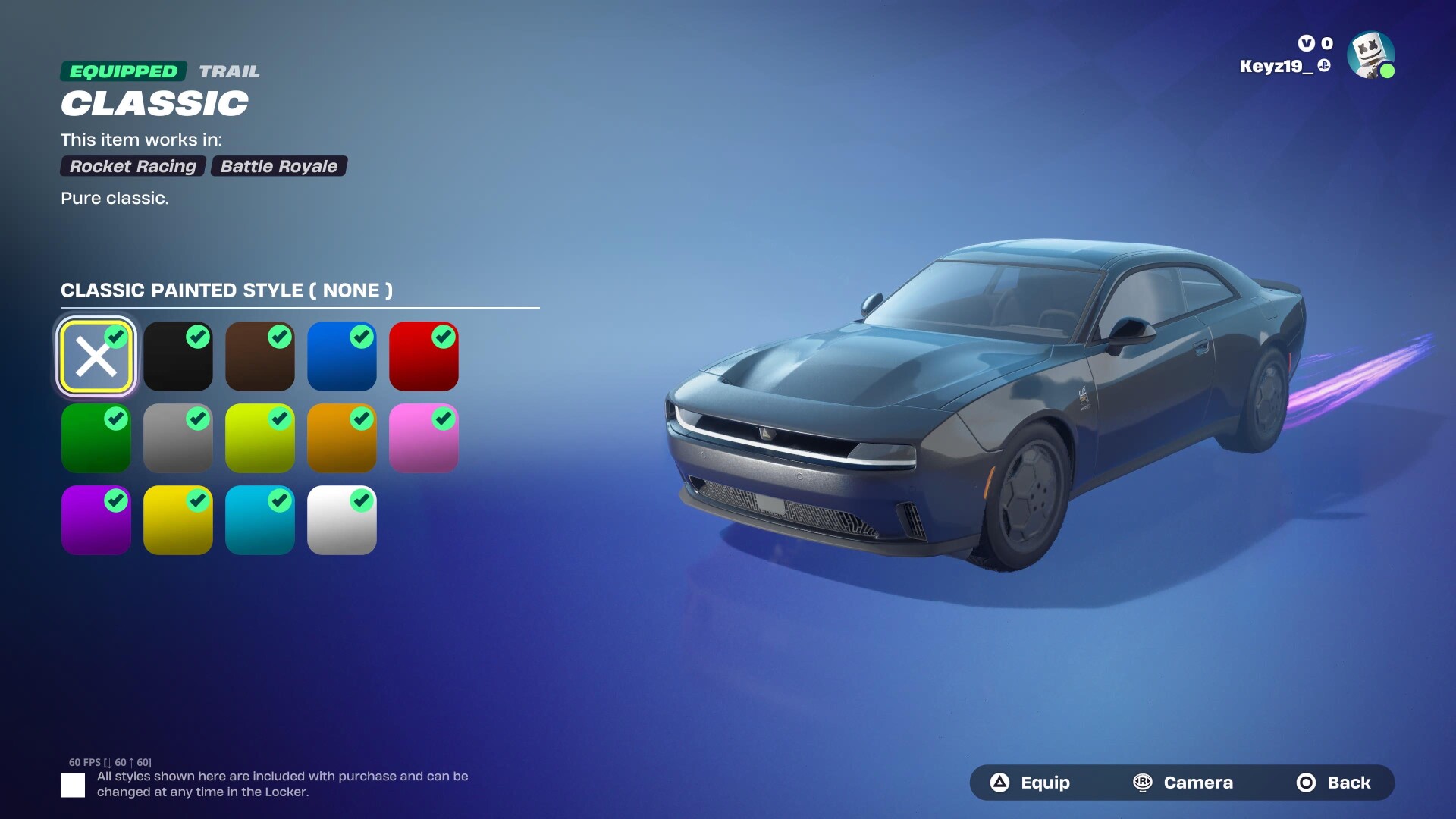Open the Keyz19_ player profile avatar
Image resolution: width=1456 pixels, height=819 pixels.
click(1370, 55)
